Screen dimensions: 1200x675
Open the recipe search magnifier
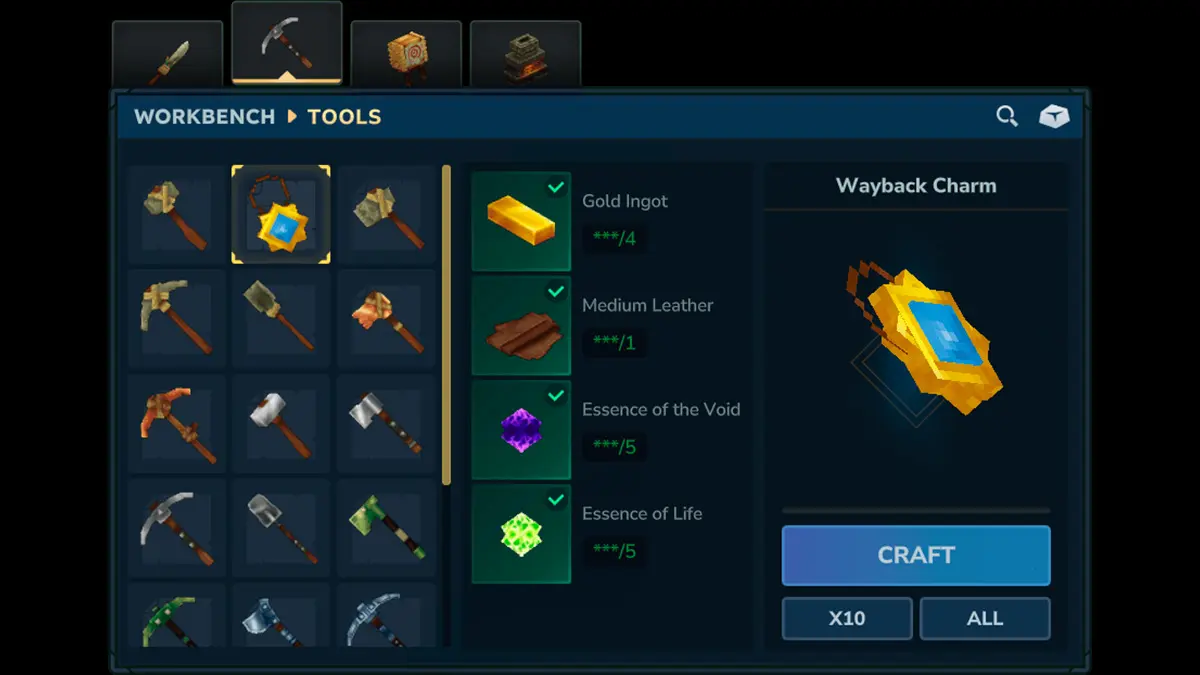point(1007,117)
